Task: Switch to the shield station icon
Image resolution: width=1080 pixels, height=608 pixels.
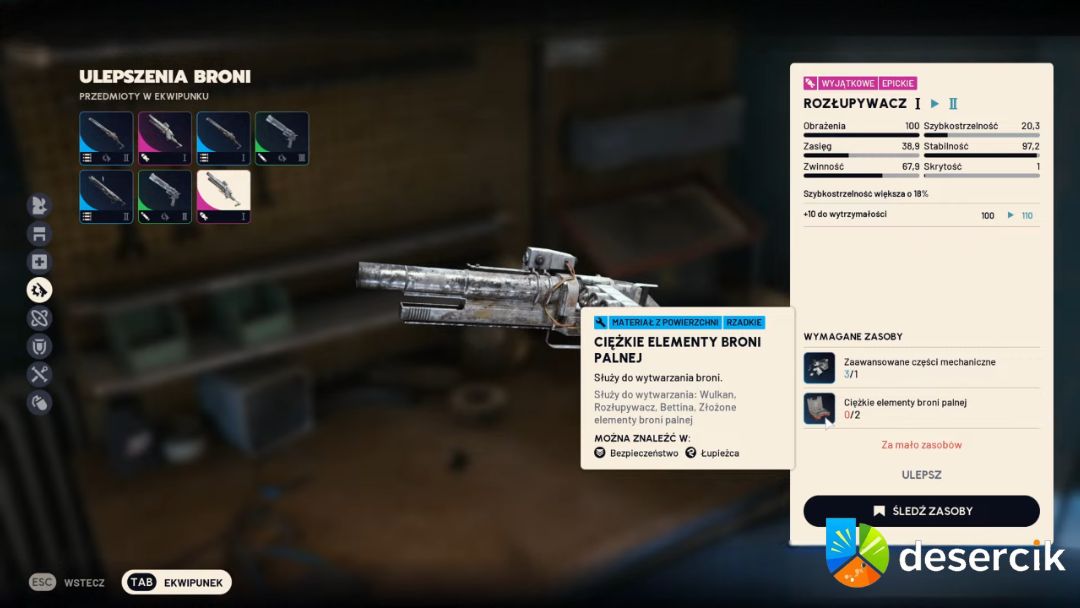Action: tap(40, 347)
